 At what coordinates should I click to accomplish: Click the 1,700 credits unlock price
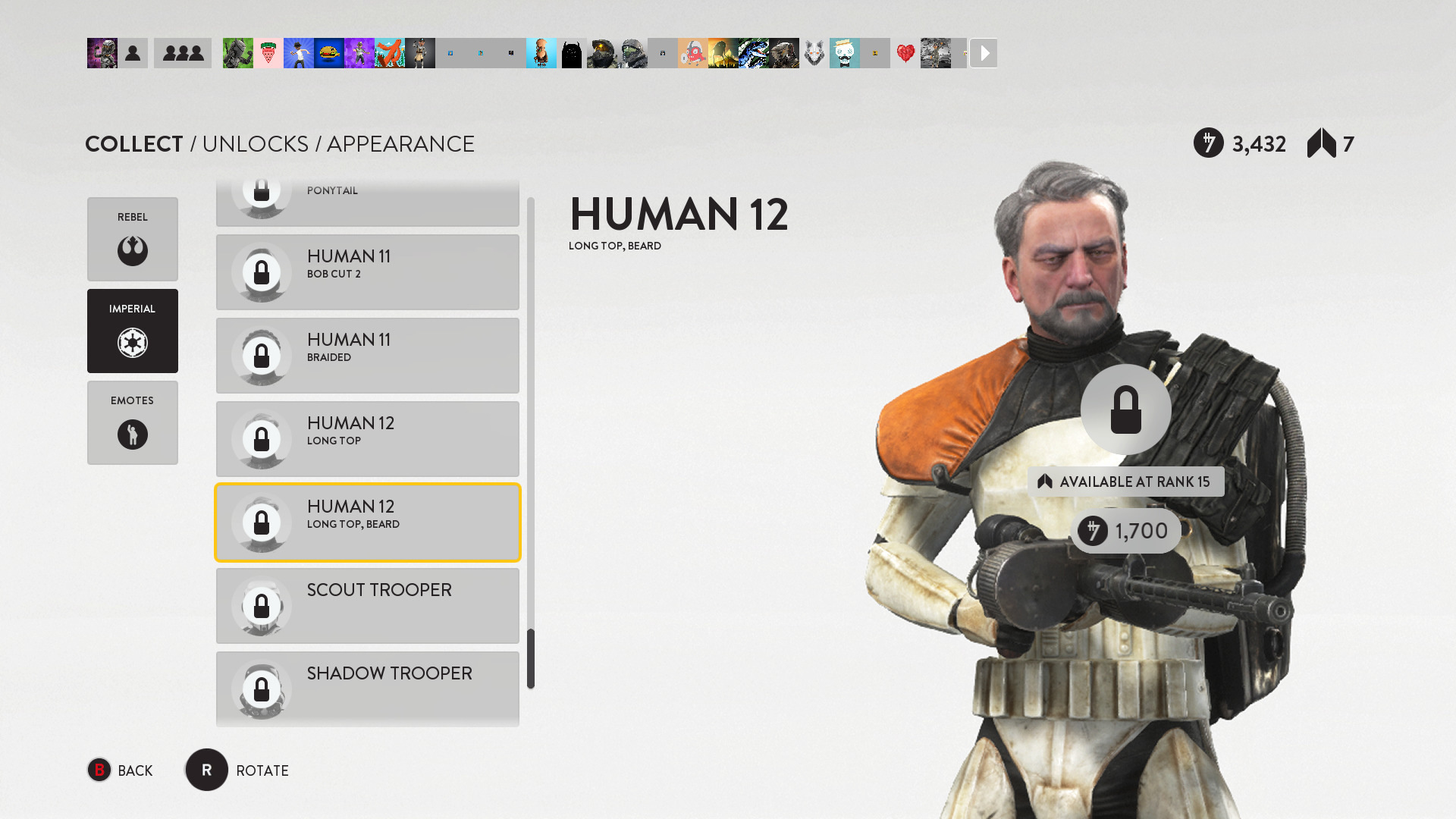[x=1126, y=531]
